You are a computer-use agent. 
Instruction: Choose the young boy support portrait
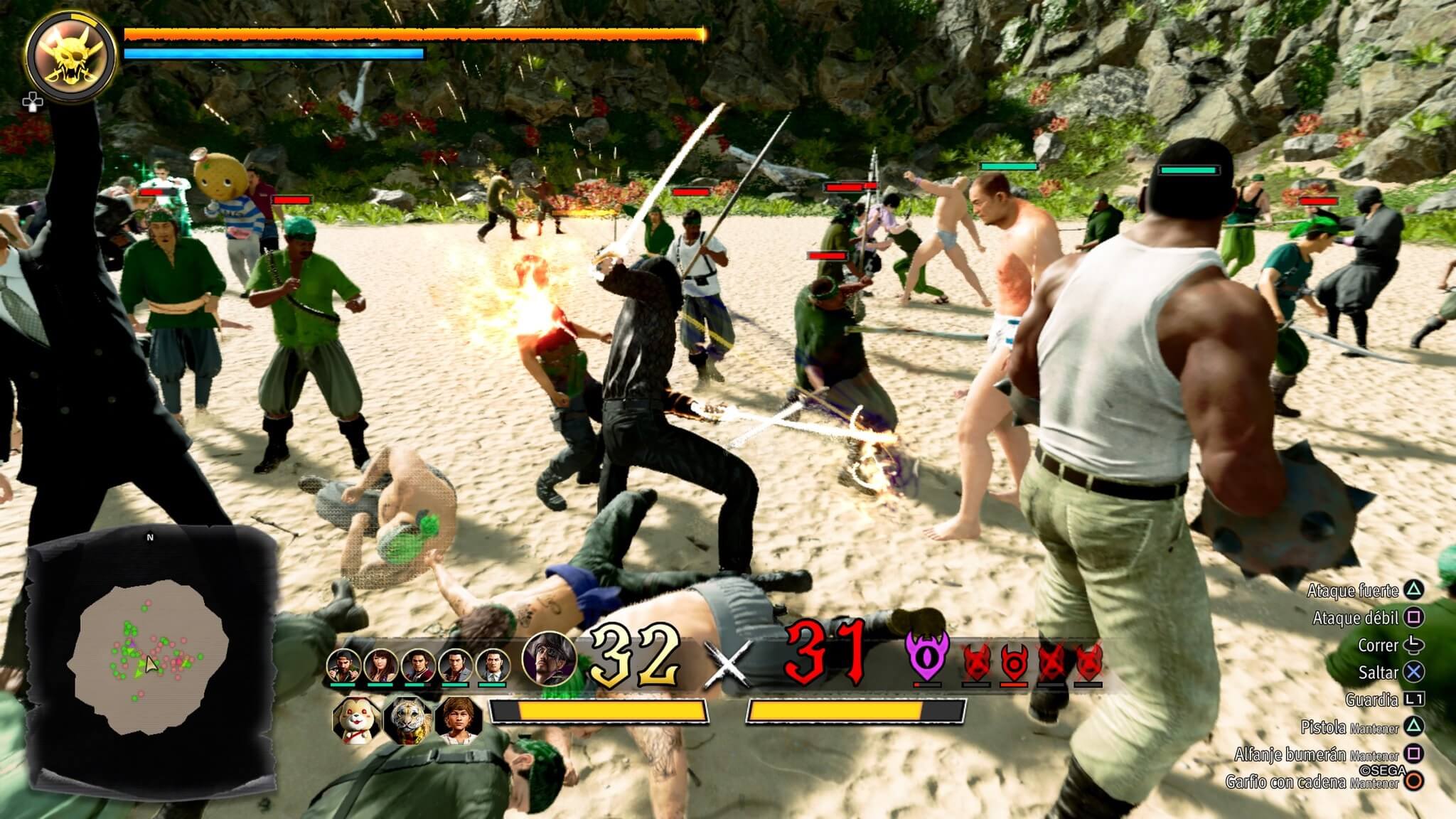click(459, 719)
